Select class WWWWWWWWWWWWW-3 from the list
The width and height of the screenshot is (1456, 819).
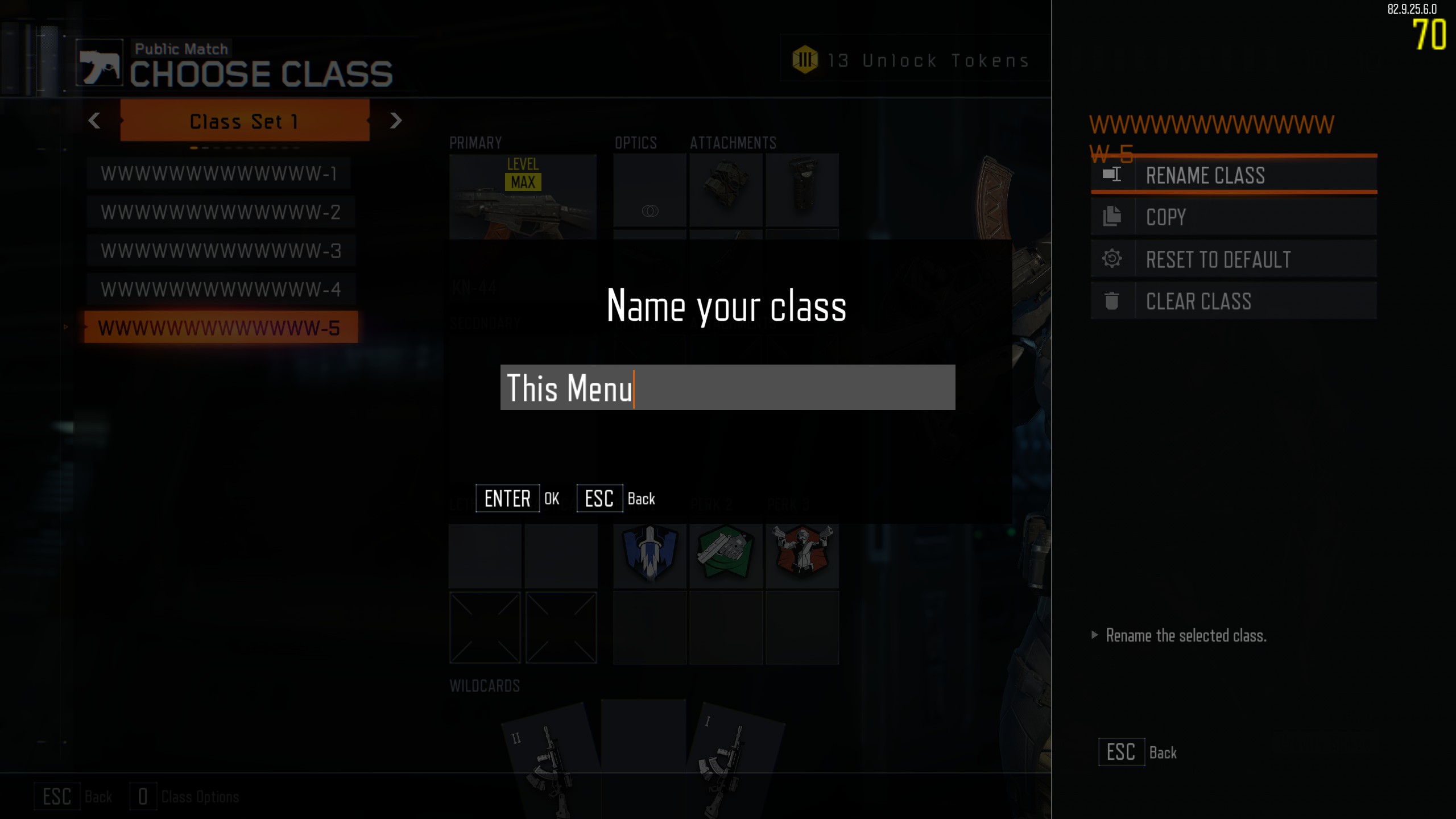coord(221,251)
